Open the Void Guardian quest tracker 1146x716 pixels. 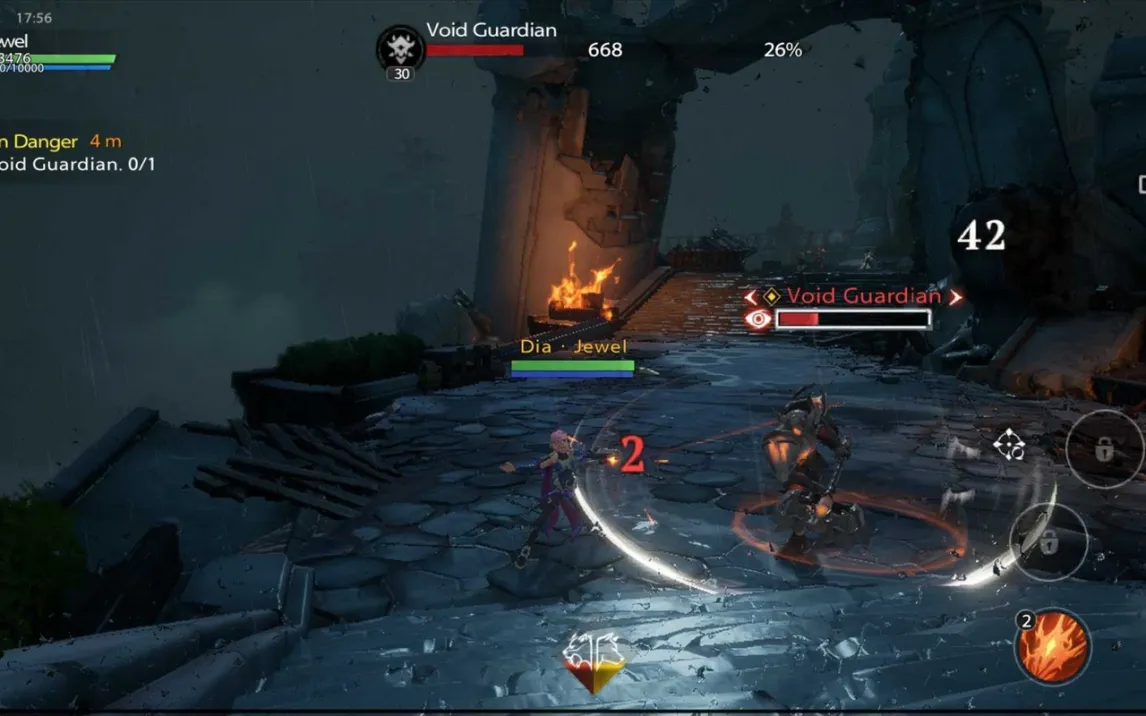tap(78, 164)
